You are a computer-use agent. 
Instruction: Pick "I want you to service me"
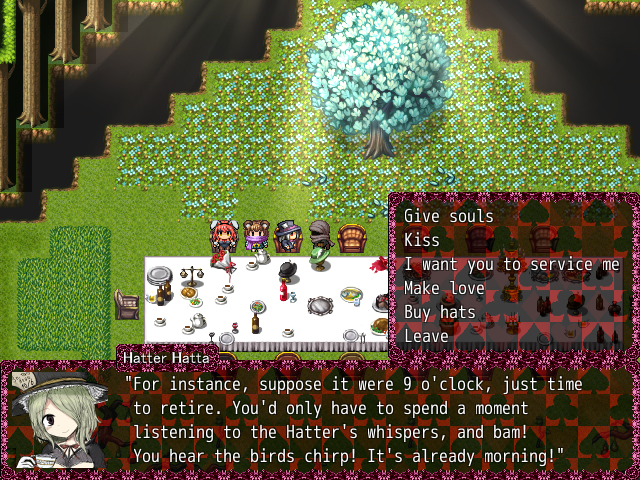coord(512,264)
